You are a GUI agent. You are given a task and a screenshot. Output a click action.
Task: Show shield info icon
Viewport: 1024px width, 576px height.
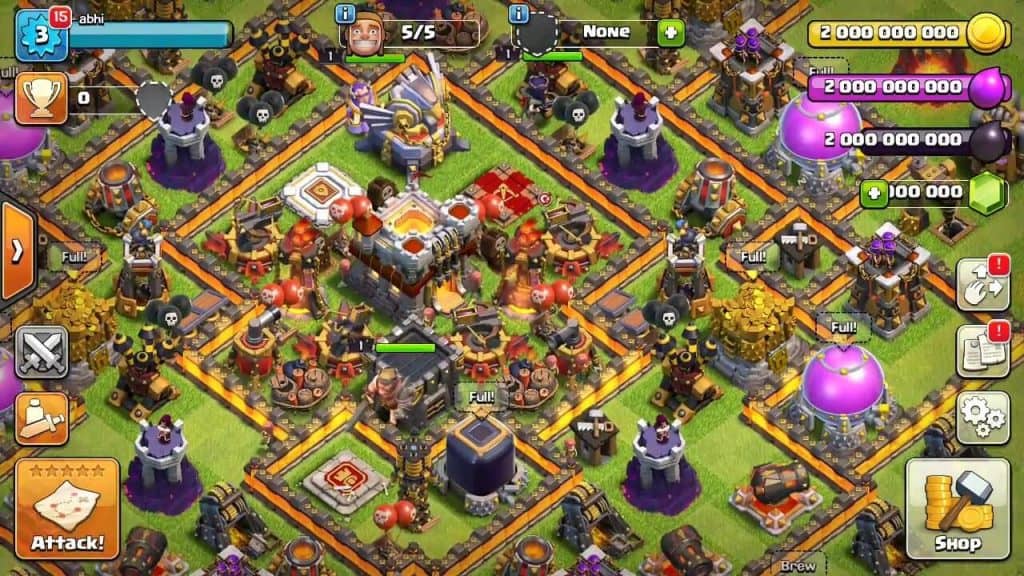519,14
